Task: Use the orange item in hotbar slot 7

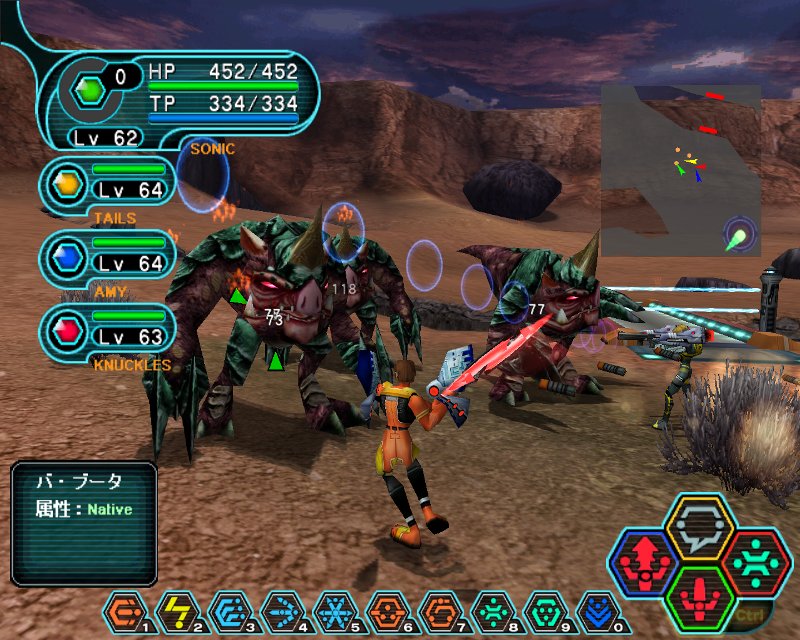Action: [437, 610]
